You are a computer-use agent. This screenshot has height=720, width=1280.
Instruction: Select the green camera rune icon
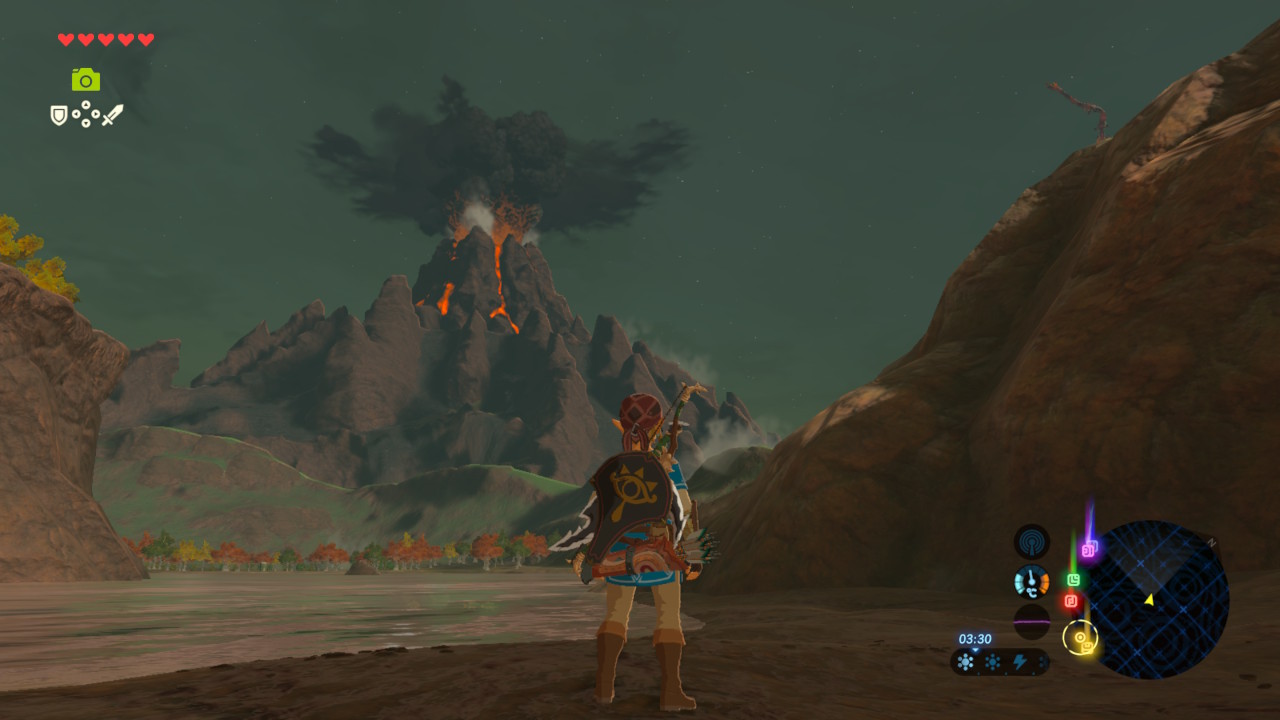click(86, 79)
